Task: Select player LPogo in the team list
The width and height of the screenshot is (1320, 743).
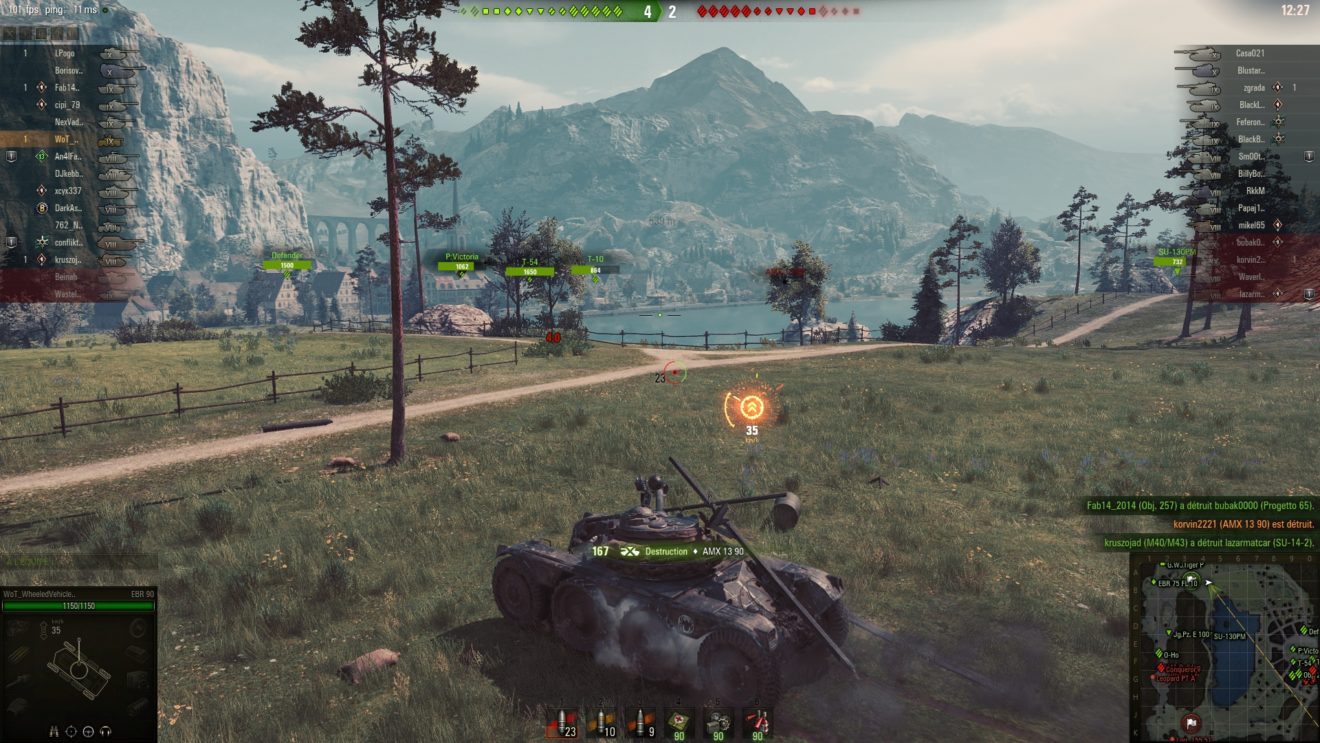Action: pos(66,53)
